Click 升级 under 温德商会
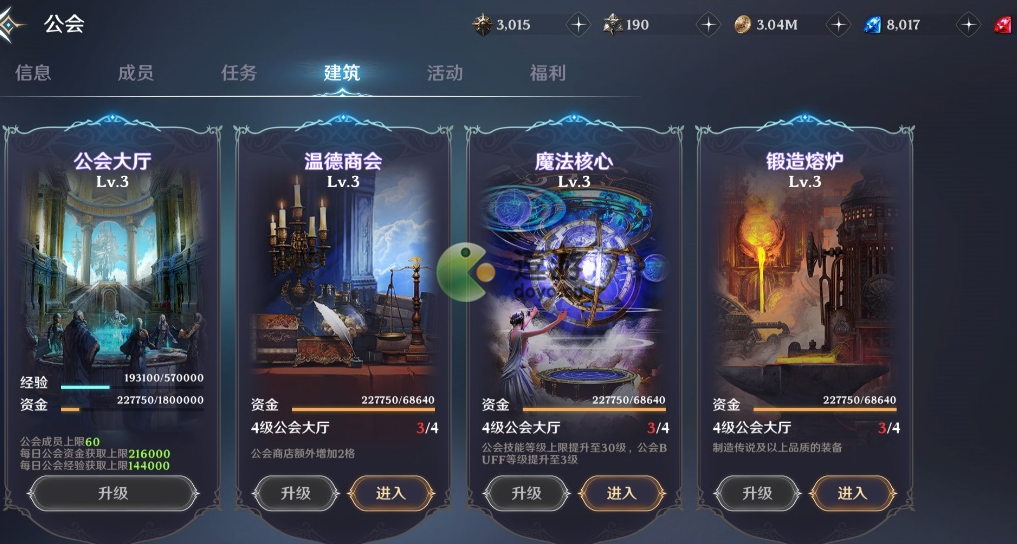The width and height of the screenshot is (1017, 544). (x=295, y=493)
